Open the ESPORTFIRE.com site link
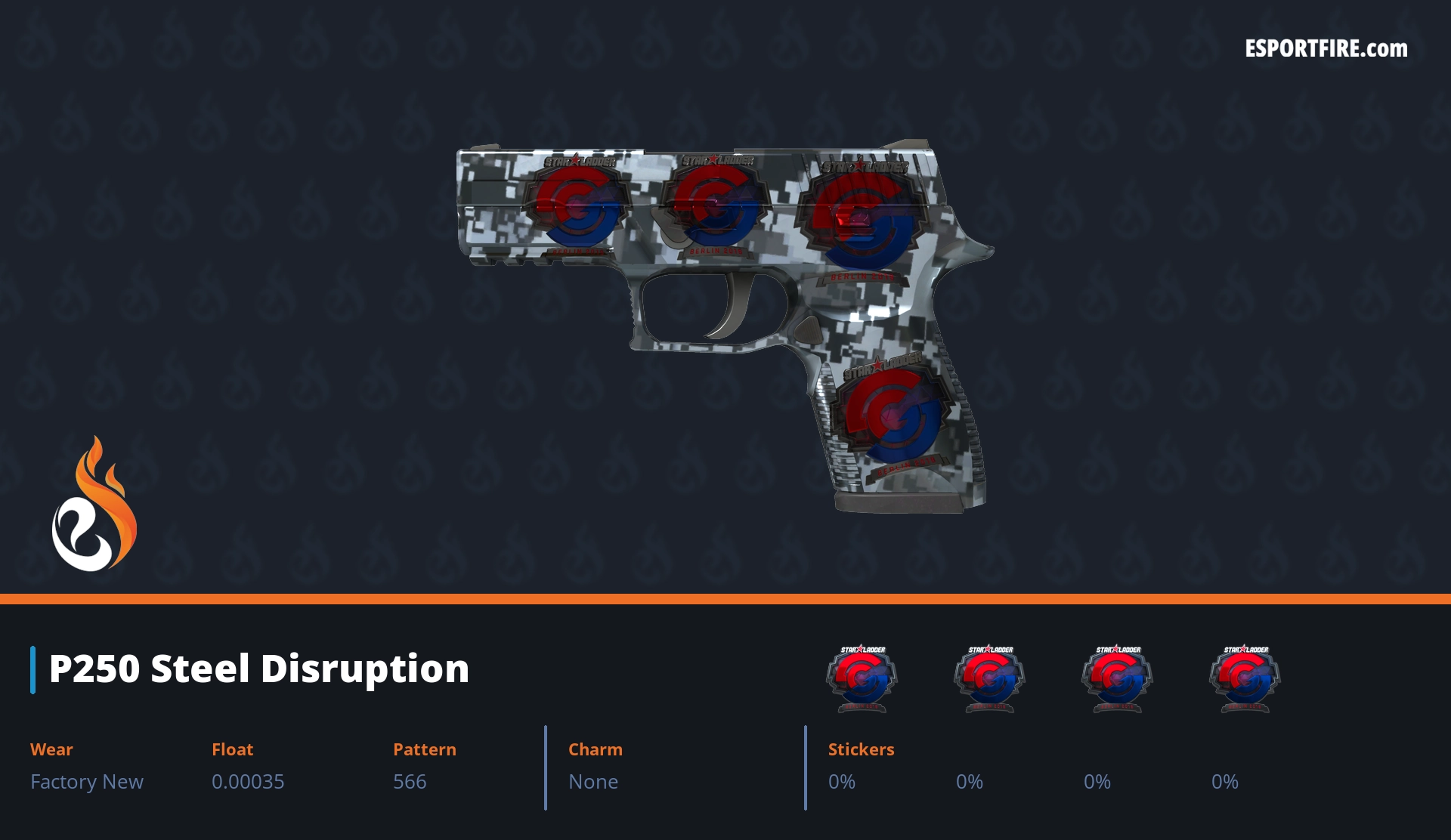Screen dimensions: 1451x840 [x=1326, y=49]
